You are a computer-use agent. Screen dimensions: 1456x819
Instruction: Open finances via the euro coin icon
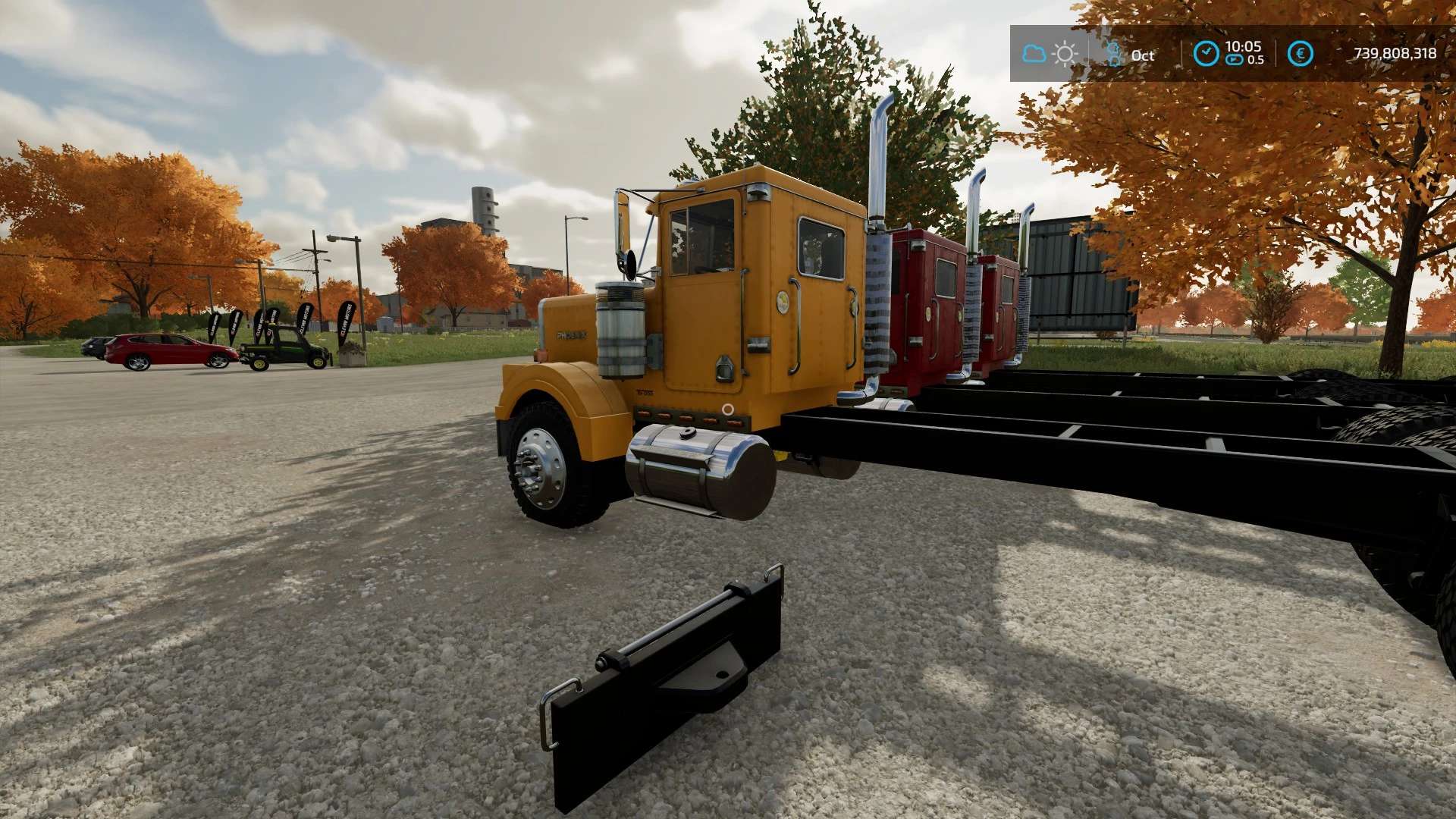(1300, 54)
